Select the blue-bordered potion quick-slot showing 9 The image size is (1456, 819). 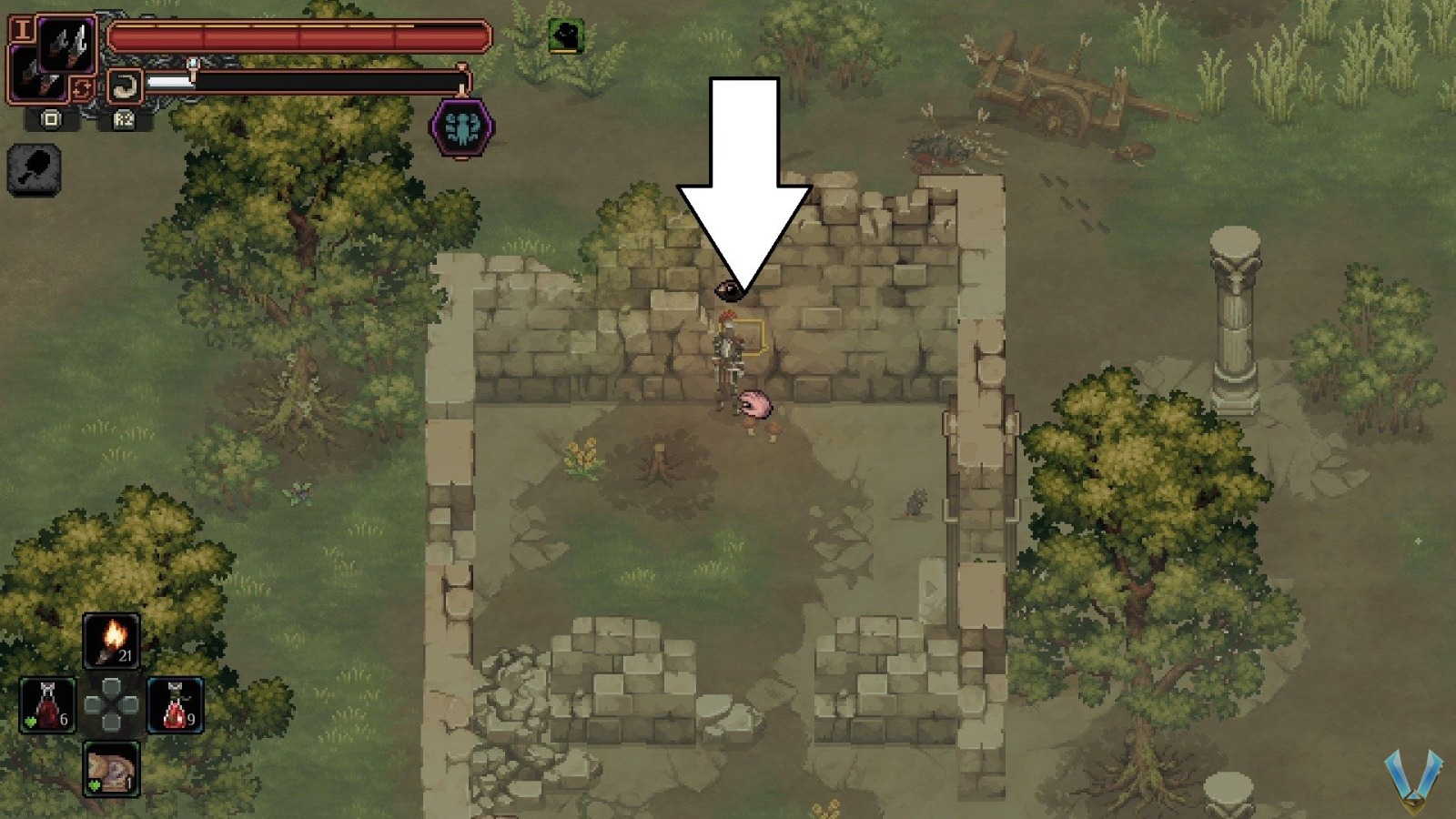(176, 705)
